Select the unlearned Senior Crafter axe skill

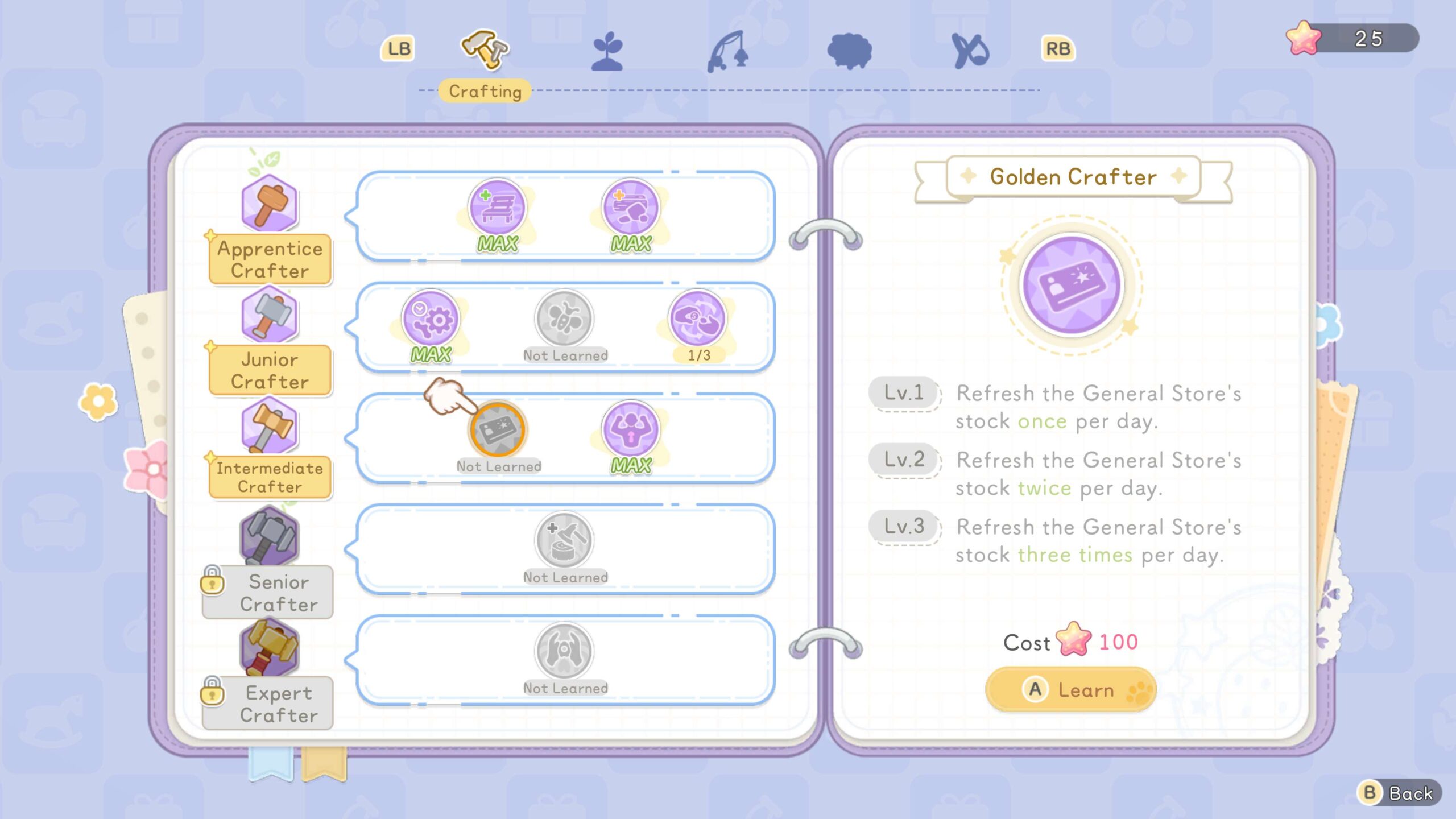(564, 540)
